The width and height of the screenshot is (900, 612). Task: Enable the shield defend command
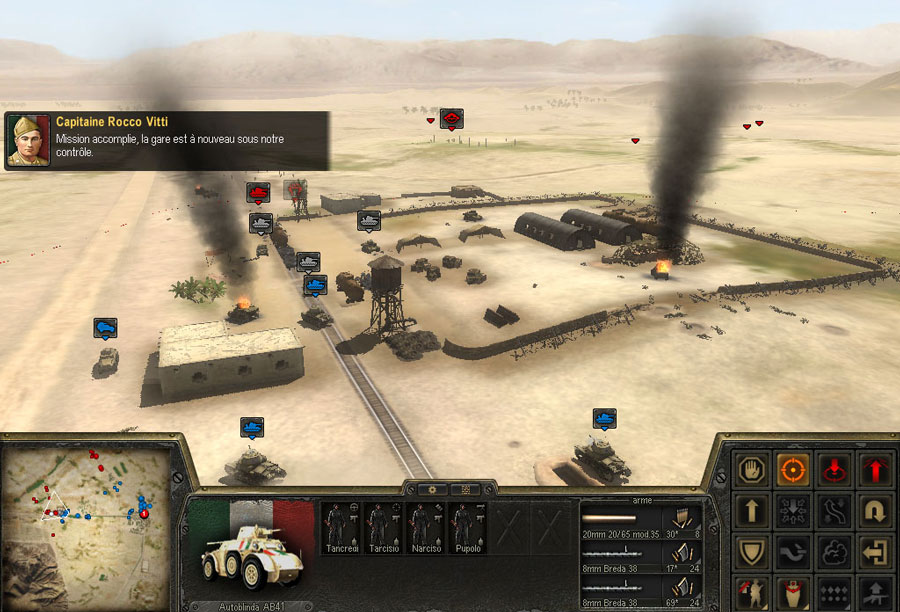(x=752, y=551)
